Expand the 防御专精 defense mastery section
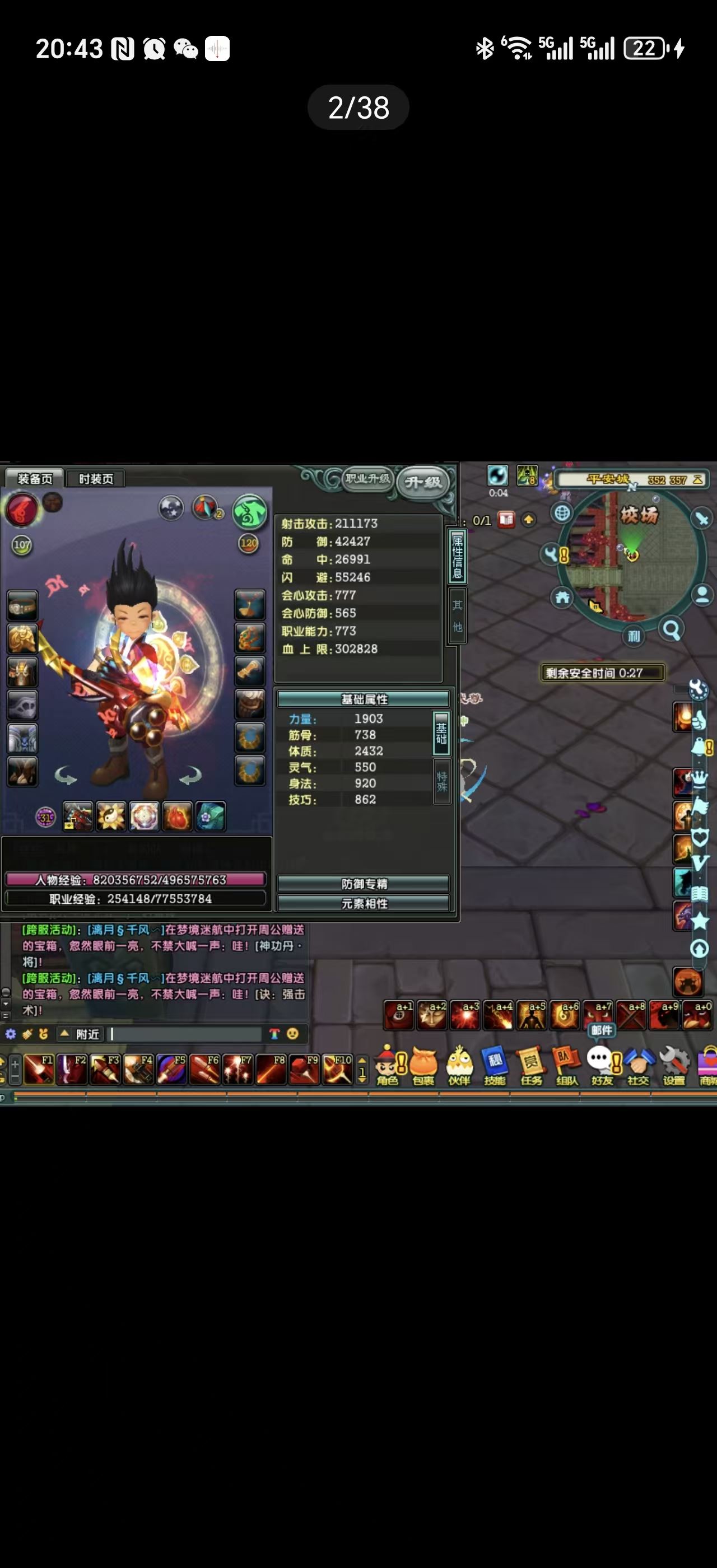This screenshot has height=1568, width=717. click(364, 883)
